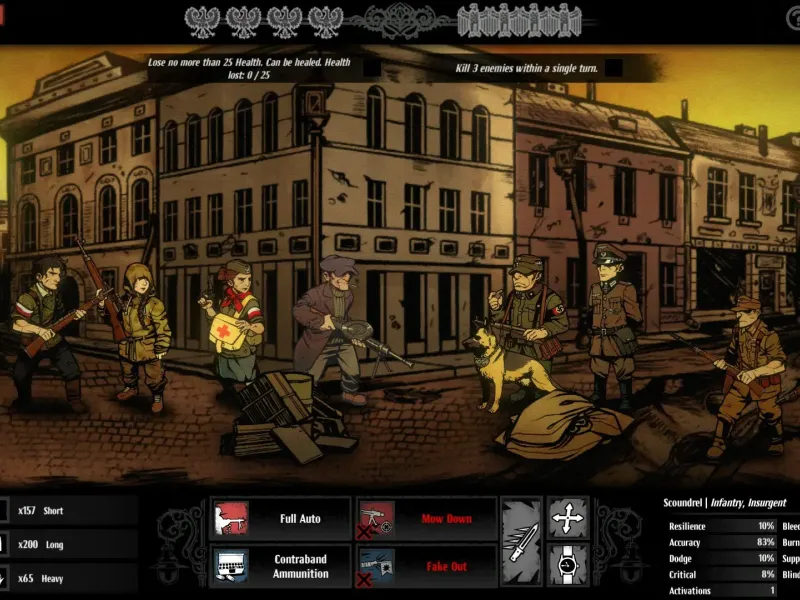
Task: Click the pocket watch wait button
Action: [x=567, y=566]
